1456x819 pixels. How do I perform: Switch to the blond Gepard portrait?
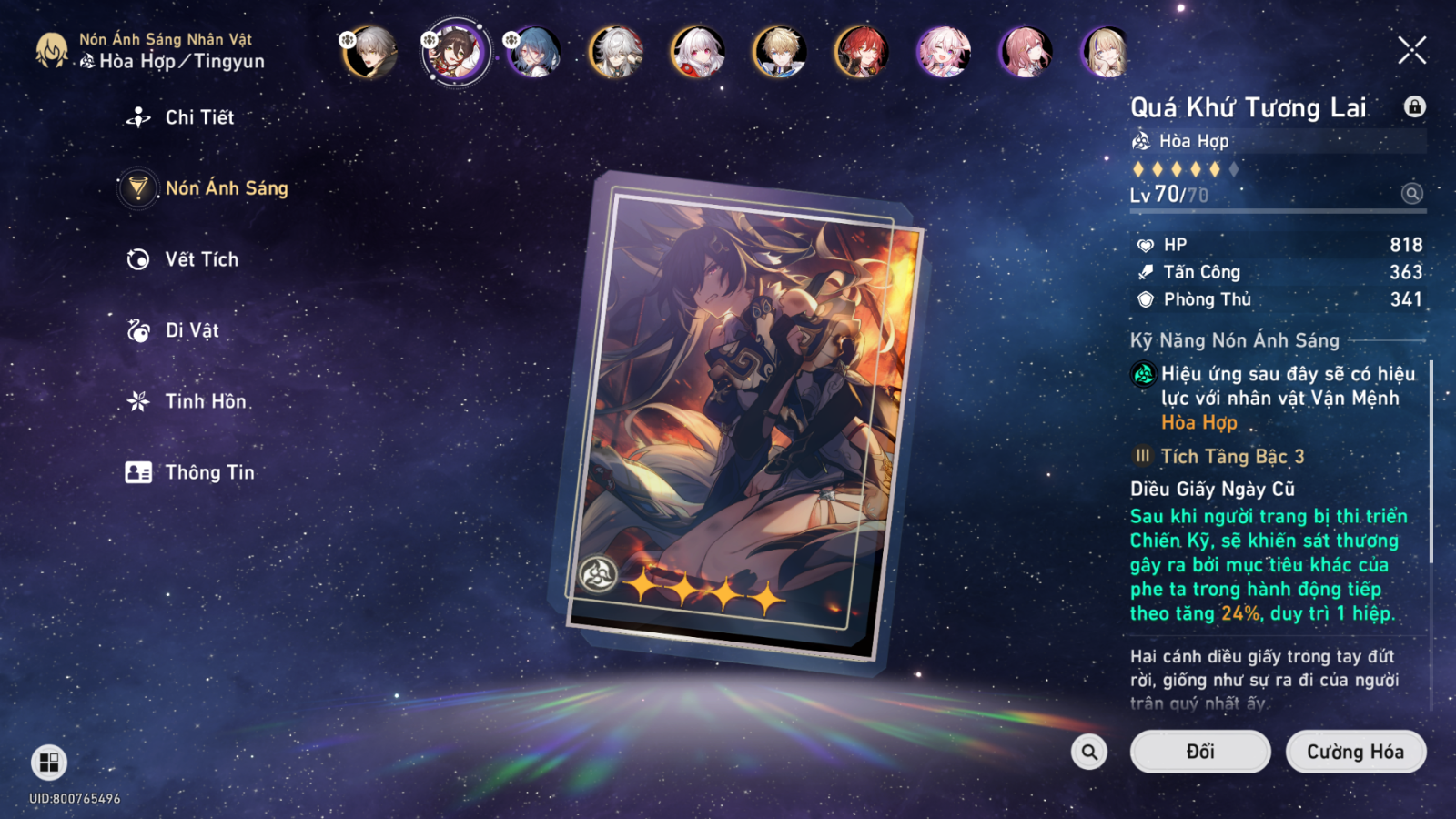pos(780,52)
